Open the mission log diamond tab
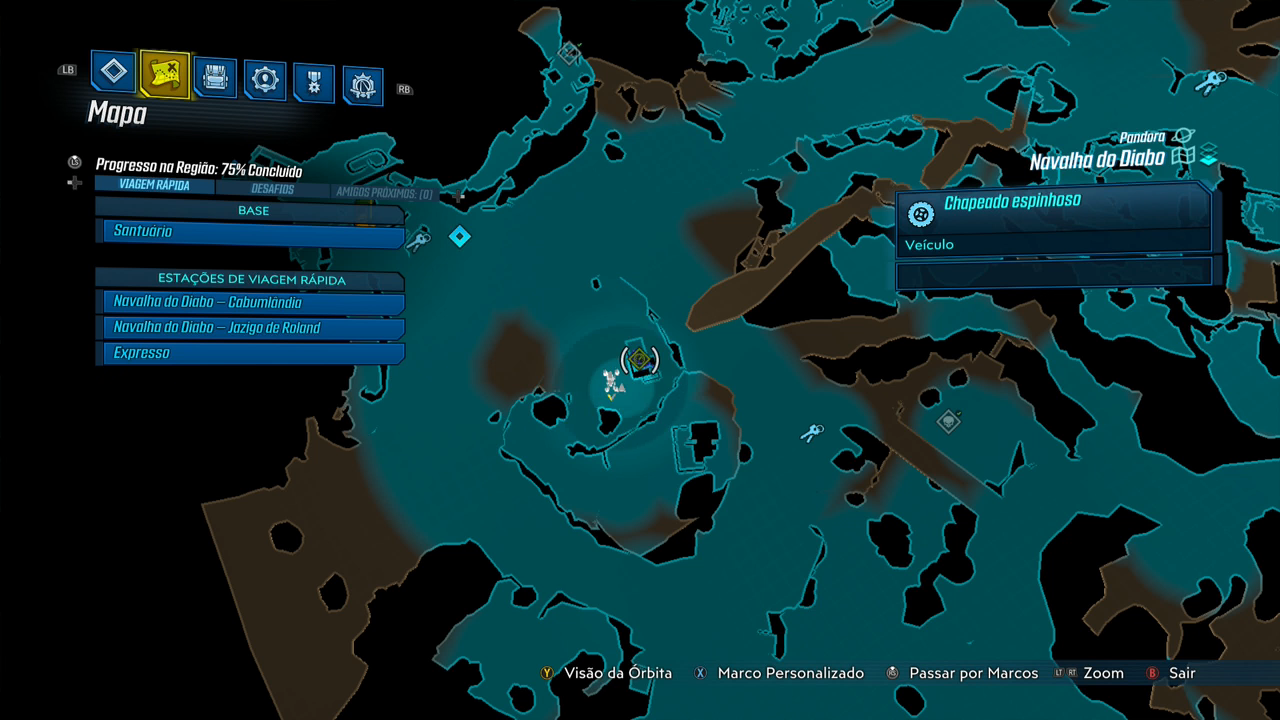Image resolution: width=1280 pixels, height=720 pixels. (x=114, y=72)
